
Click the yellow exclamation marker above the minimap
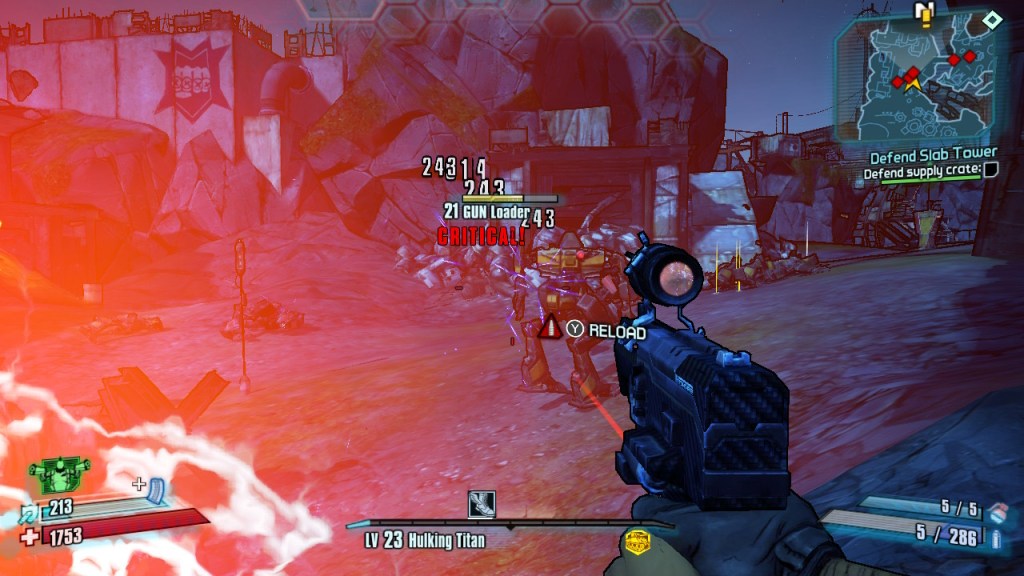pyautogui.click(x=924, y=13)
